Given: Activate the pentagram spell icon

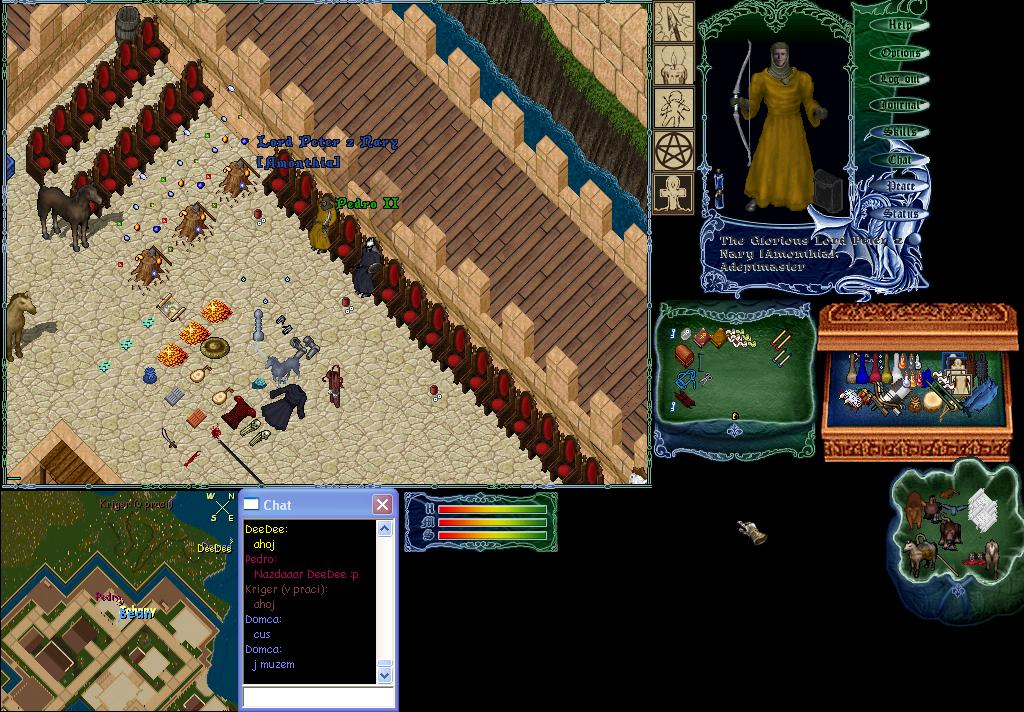Looking at the screenshot, I should click(x=674, y=151).
